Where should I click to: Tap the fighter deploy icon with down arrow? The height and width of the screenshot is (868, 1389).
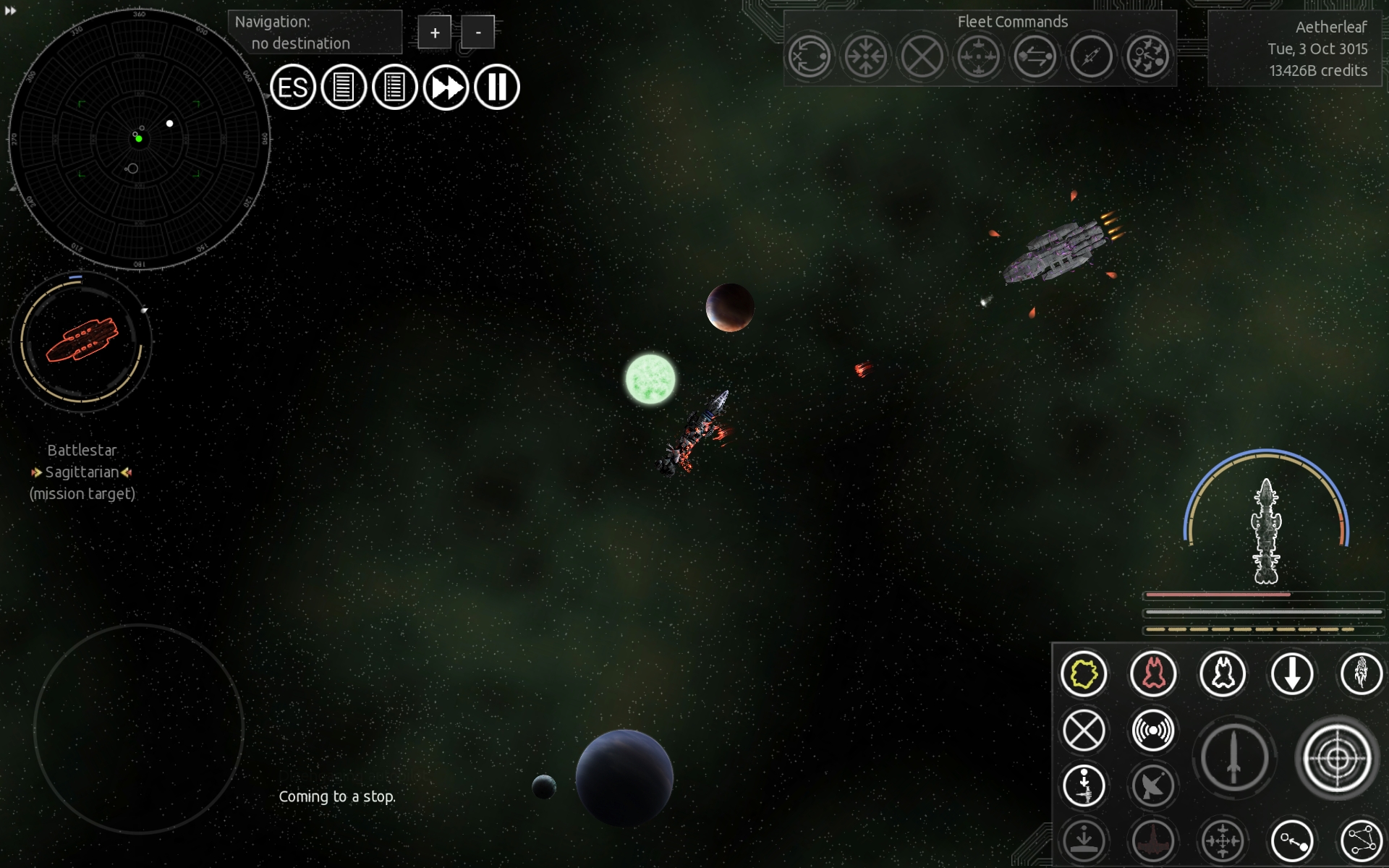(1084, 786)
